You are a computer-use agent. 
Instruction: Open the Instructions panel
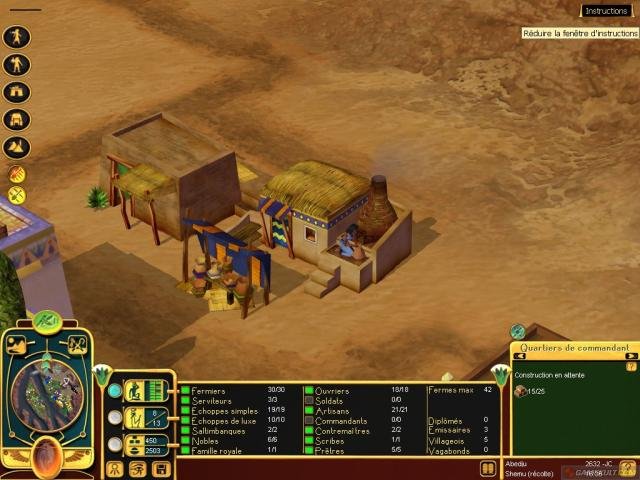(607, 11)
